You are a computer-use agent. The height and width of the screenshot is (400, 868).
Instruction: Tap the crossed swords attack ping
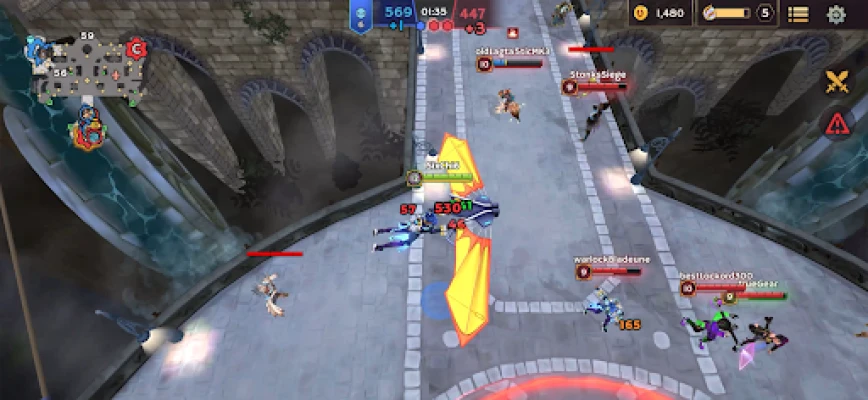pos(836,82)
